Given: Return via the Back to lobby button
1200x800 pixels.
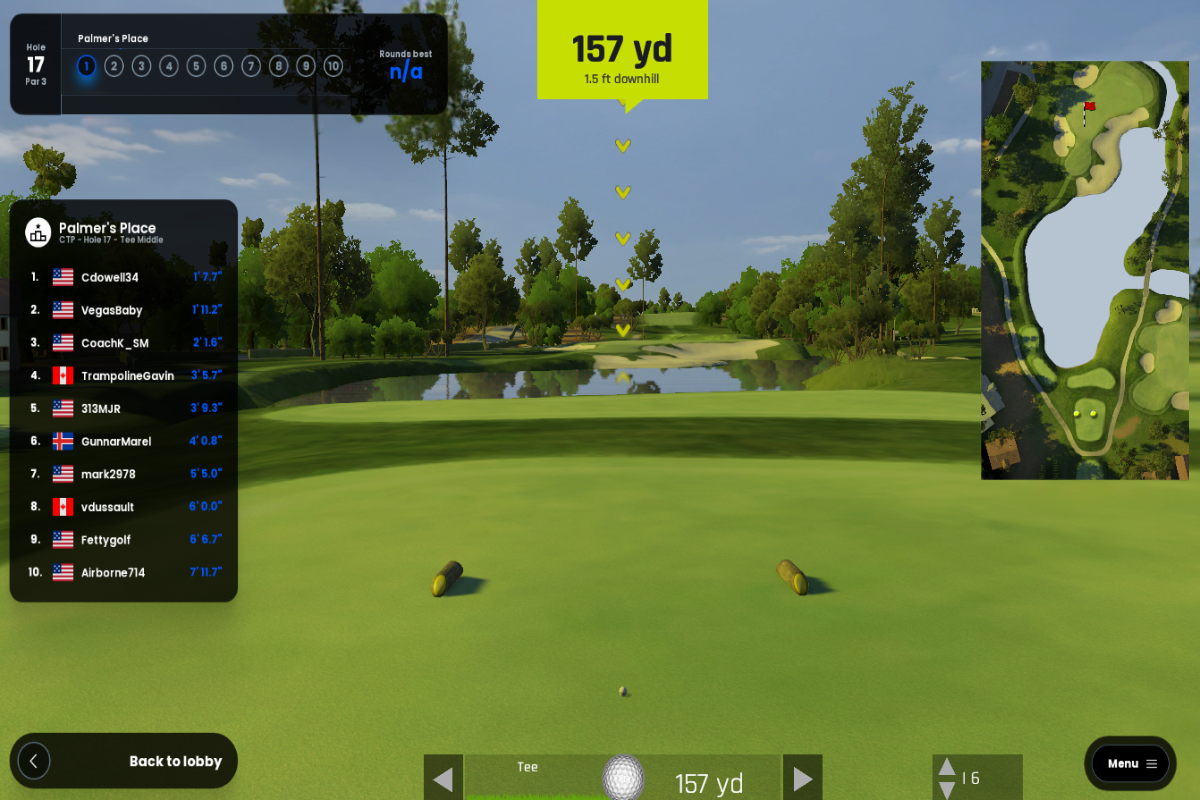Looking at the screenshot, I should tap(124, 762).
